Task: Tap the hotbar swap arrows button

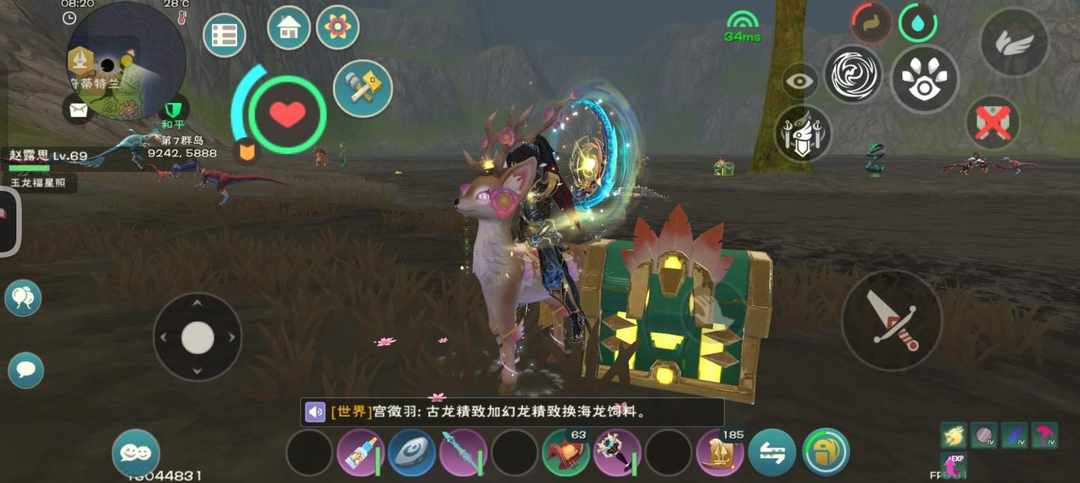Action: 772,453
